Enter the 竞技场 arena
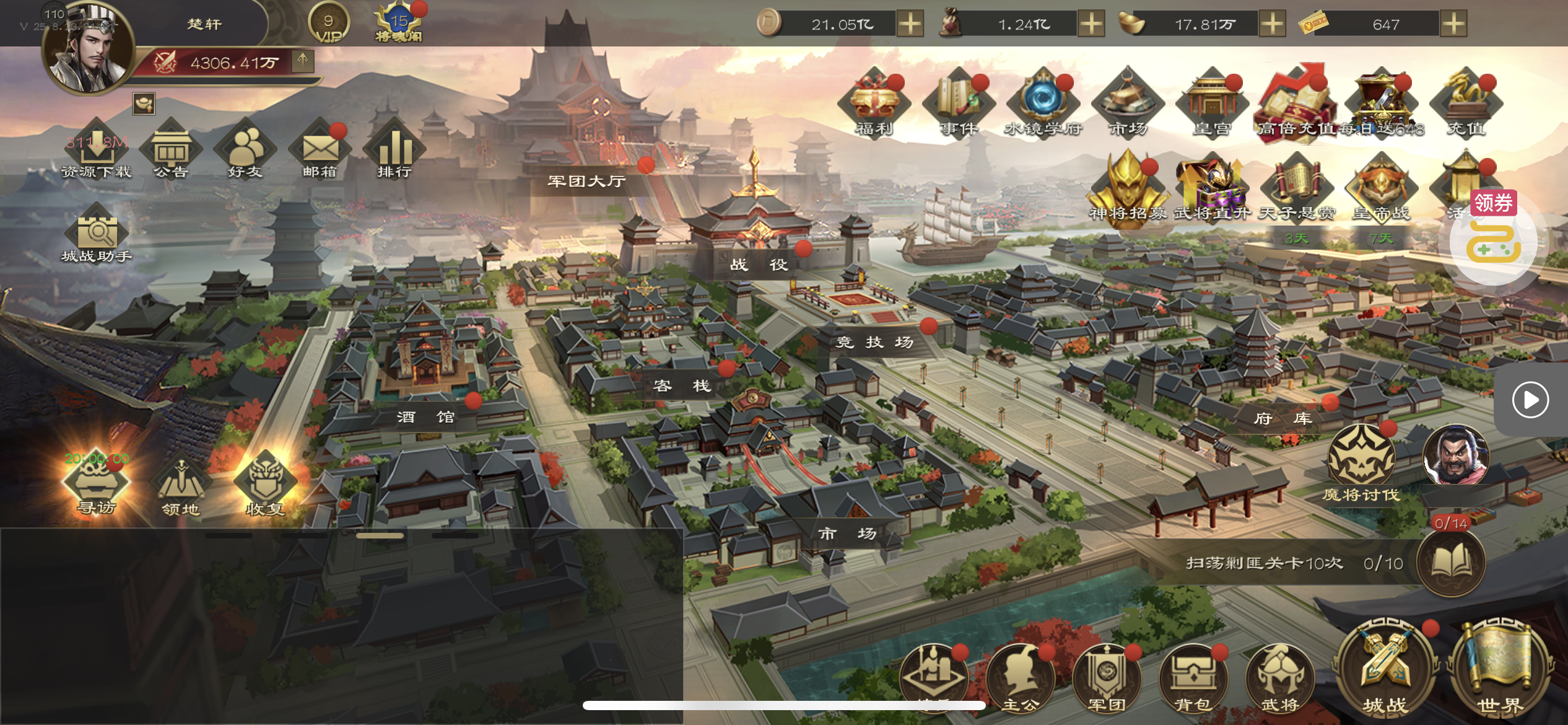The image size is (1568, 725). coord(874,342)
